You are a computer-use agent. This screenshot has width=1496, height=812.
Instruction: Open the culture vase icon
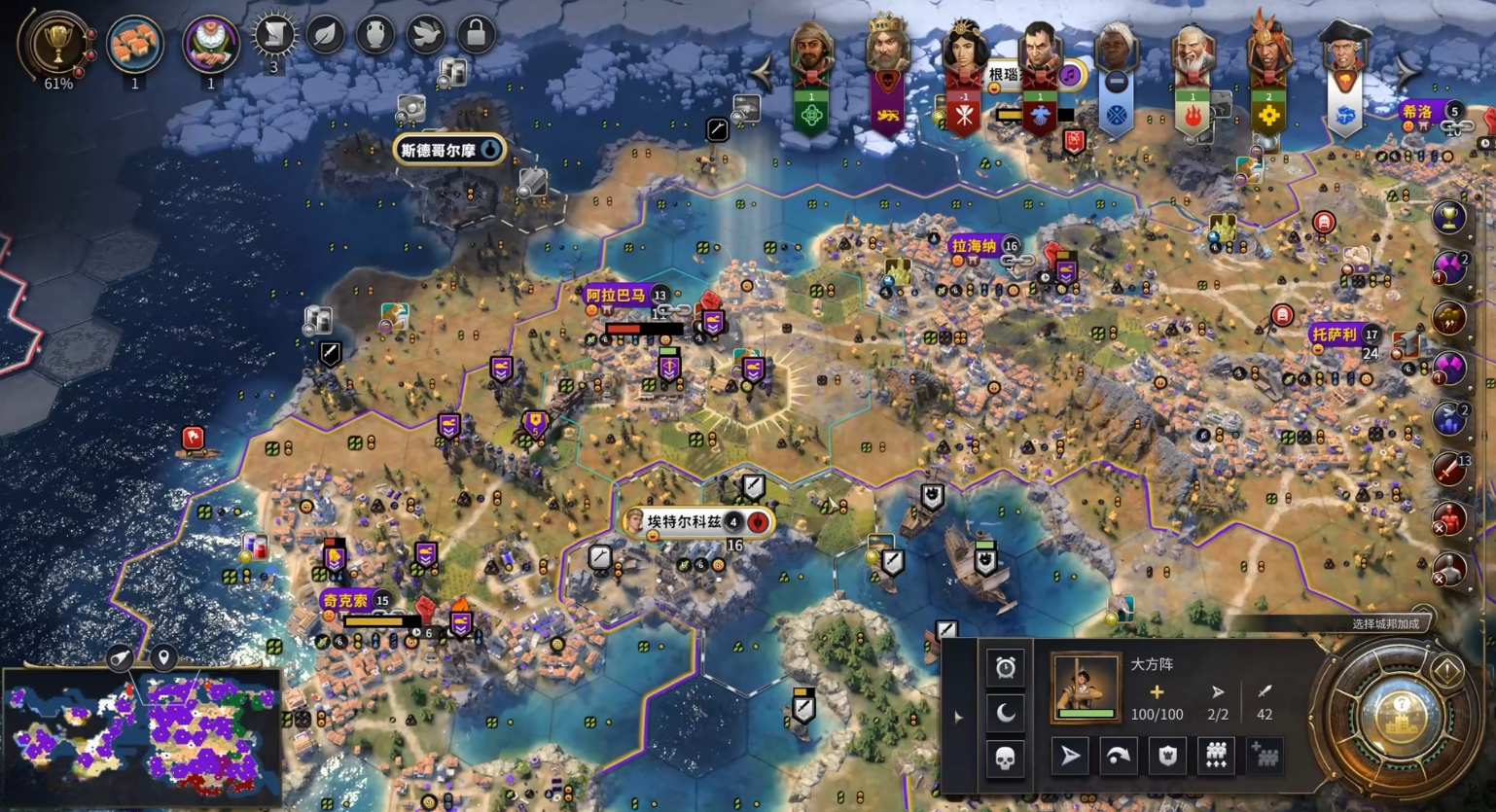[x=375, y=35]
